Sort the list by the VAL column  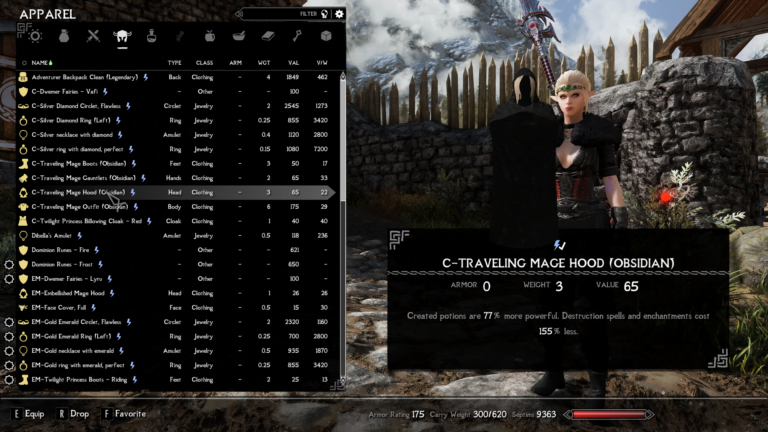pos(293,62)
